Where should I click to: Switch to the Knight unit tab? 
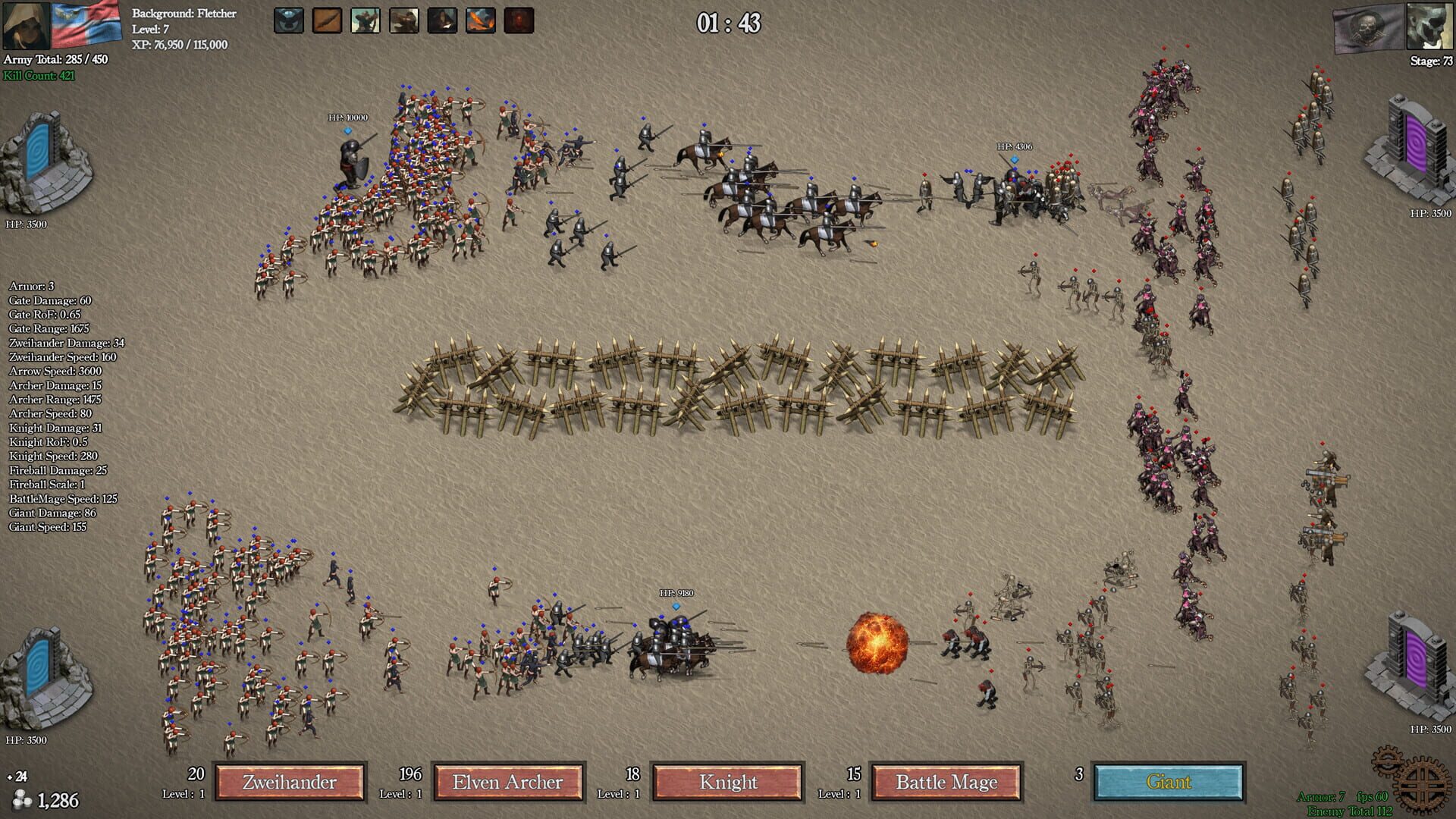click(726, 783)
